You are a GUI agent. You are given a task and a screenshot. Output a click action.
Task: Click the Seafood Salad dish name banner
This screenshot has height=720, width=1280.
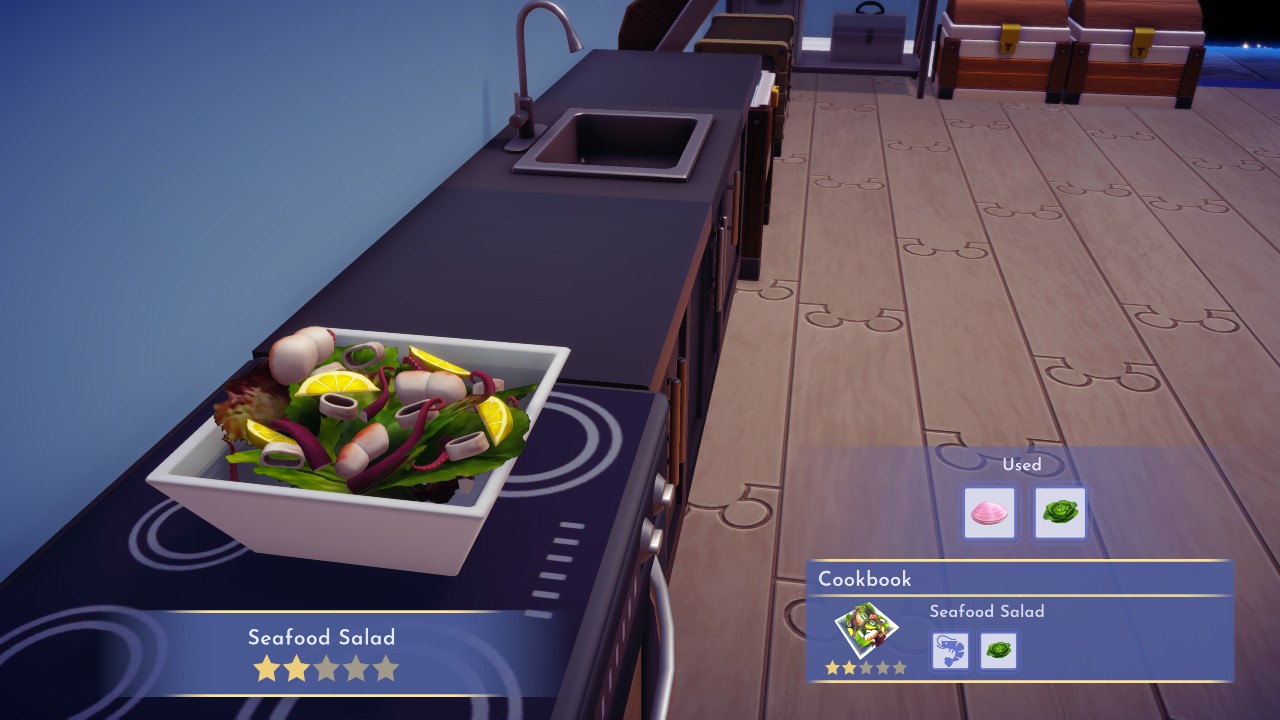pyautogui.click(x=320, y=638)
